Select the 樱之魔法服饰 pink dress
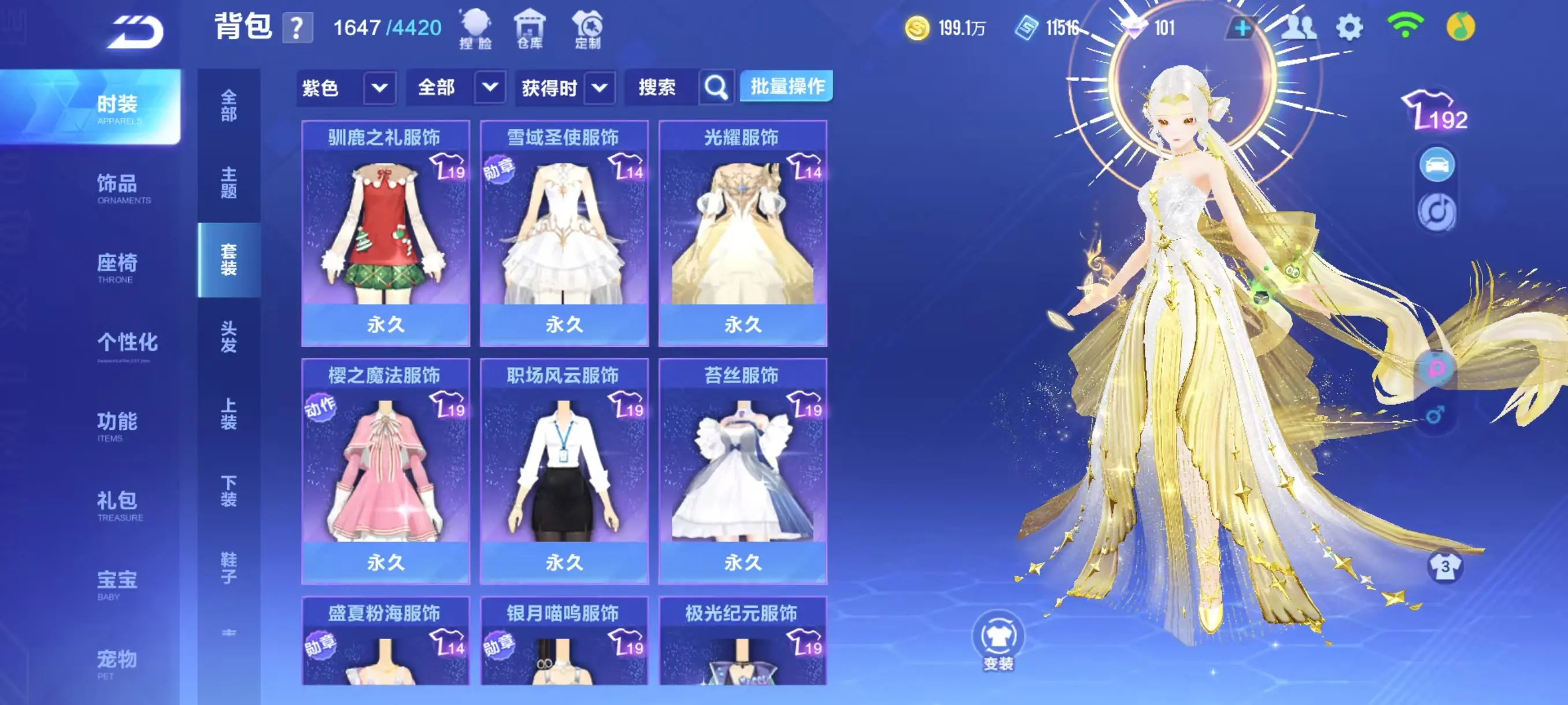The image size is (1568, 705). (385, 471)
